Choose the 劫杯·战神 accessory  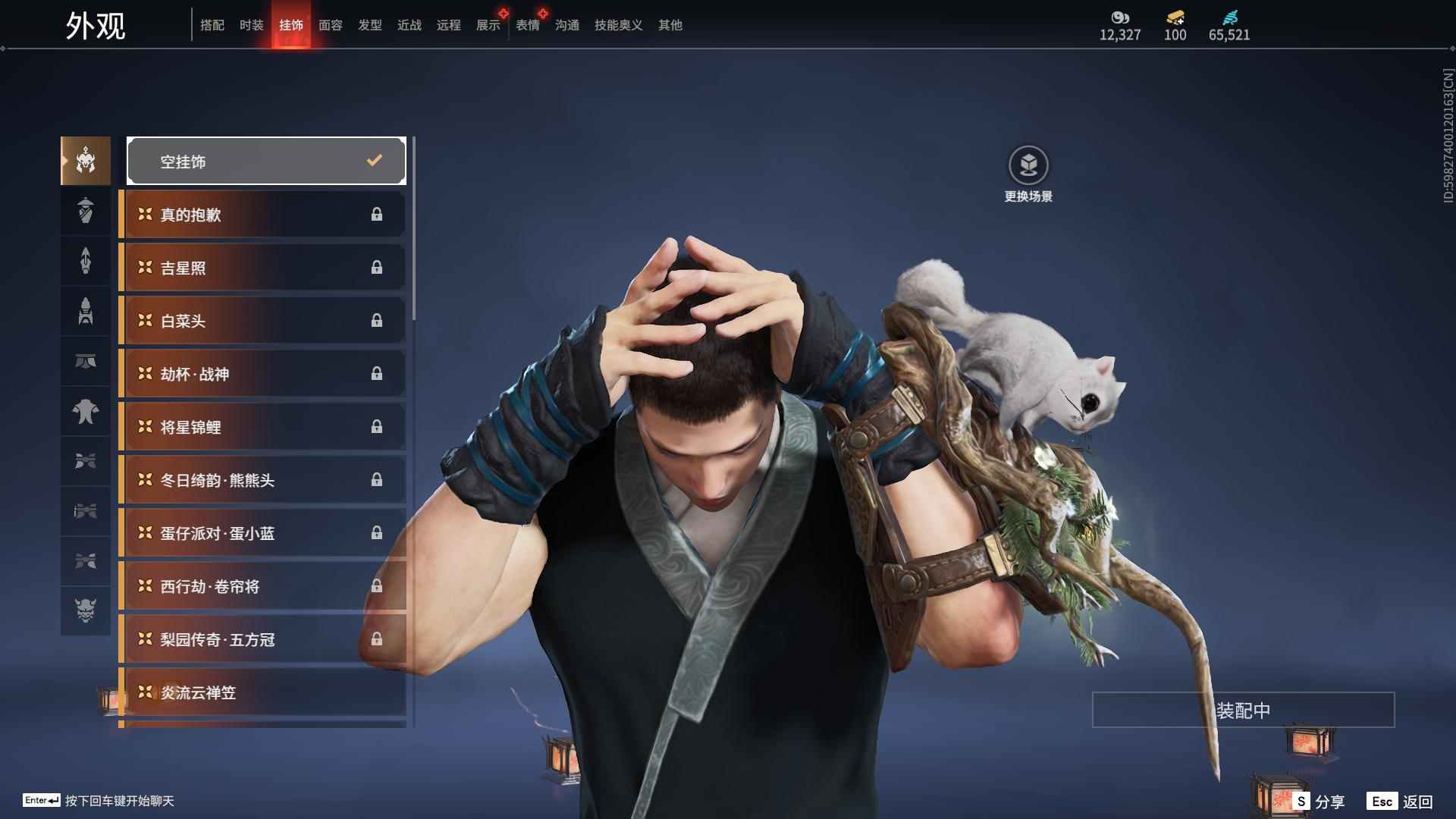point(262,374)
